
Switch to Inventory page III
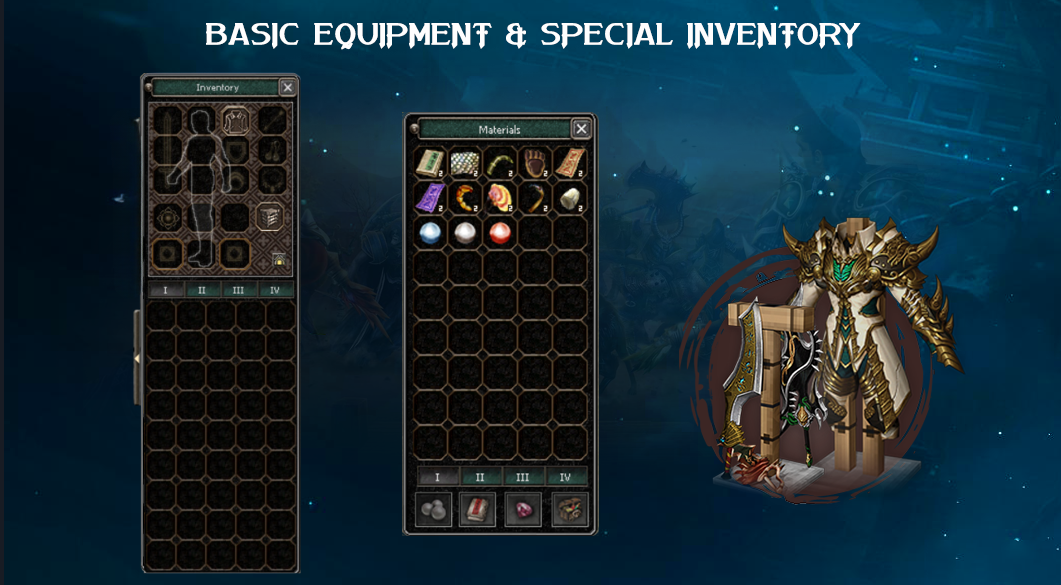point(238,290)
